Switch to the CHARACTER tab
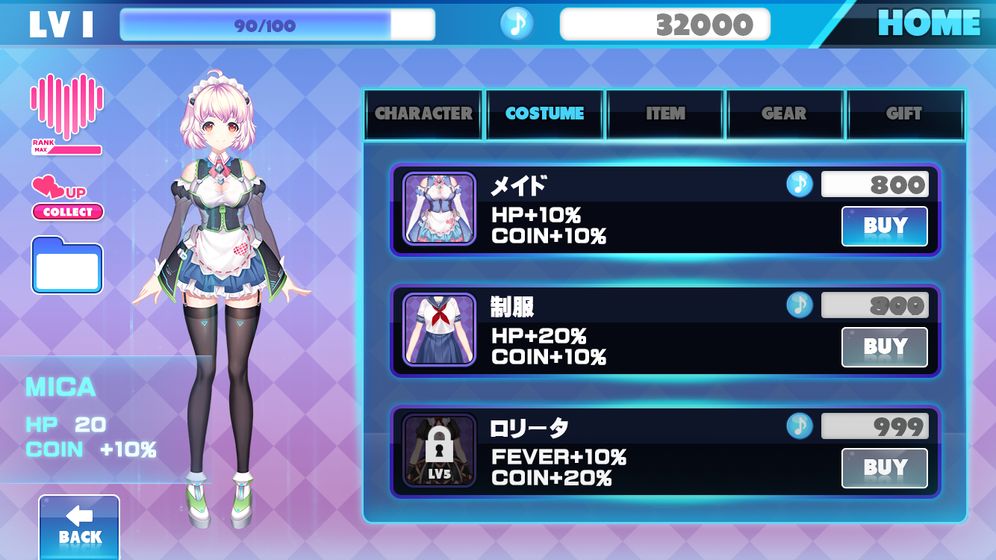 [423, 114]
